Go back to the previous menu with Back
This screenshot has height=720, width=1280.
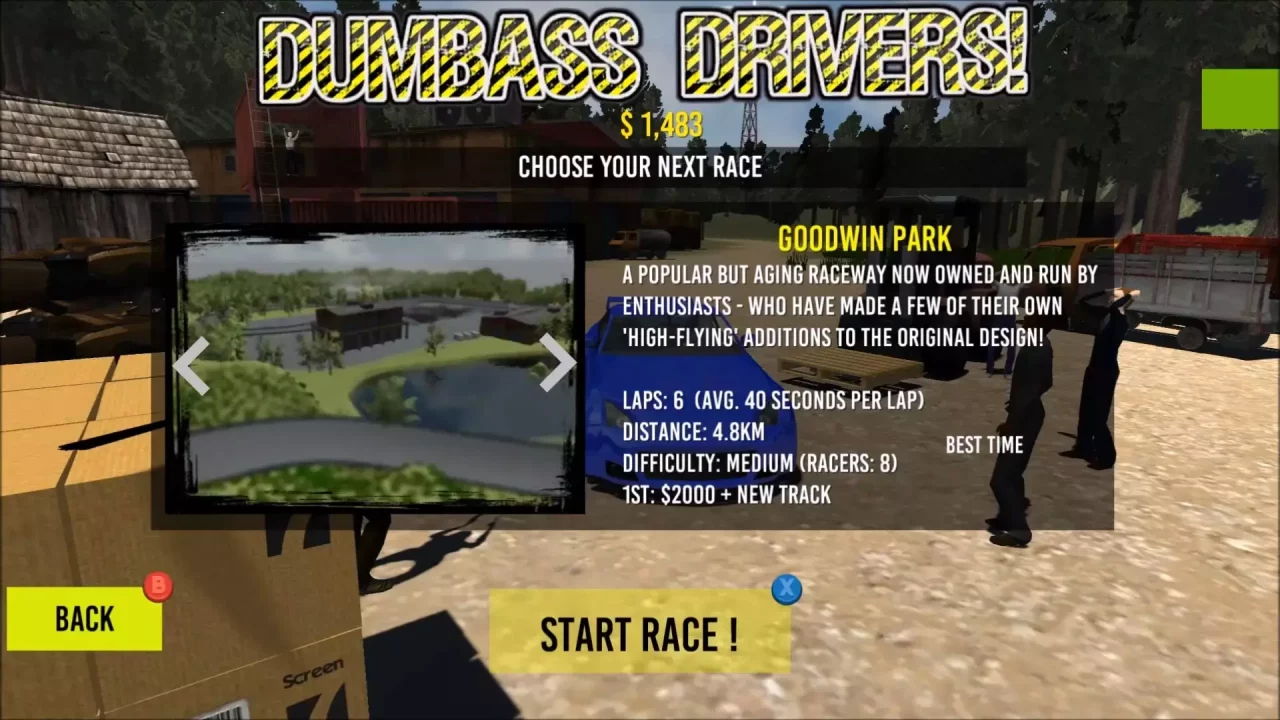(x=84, y=618)
